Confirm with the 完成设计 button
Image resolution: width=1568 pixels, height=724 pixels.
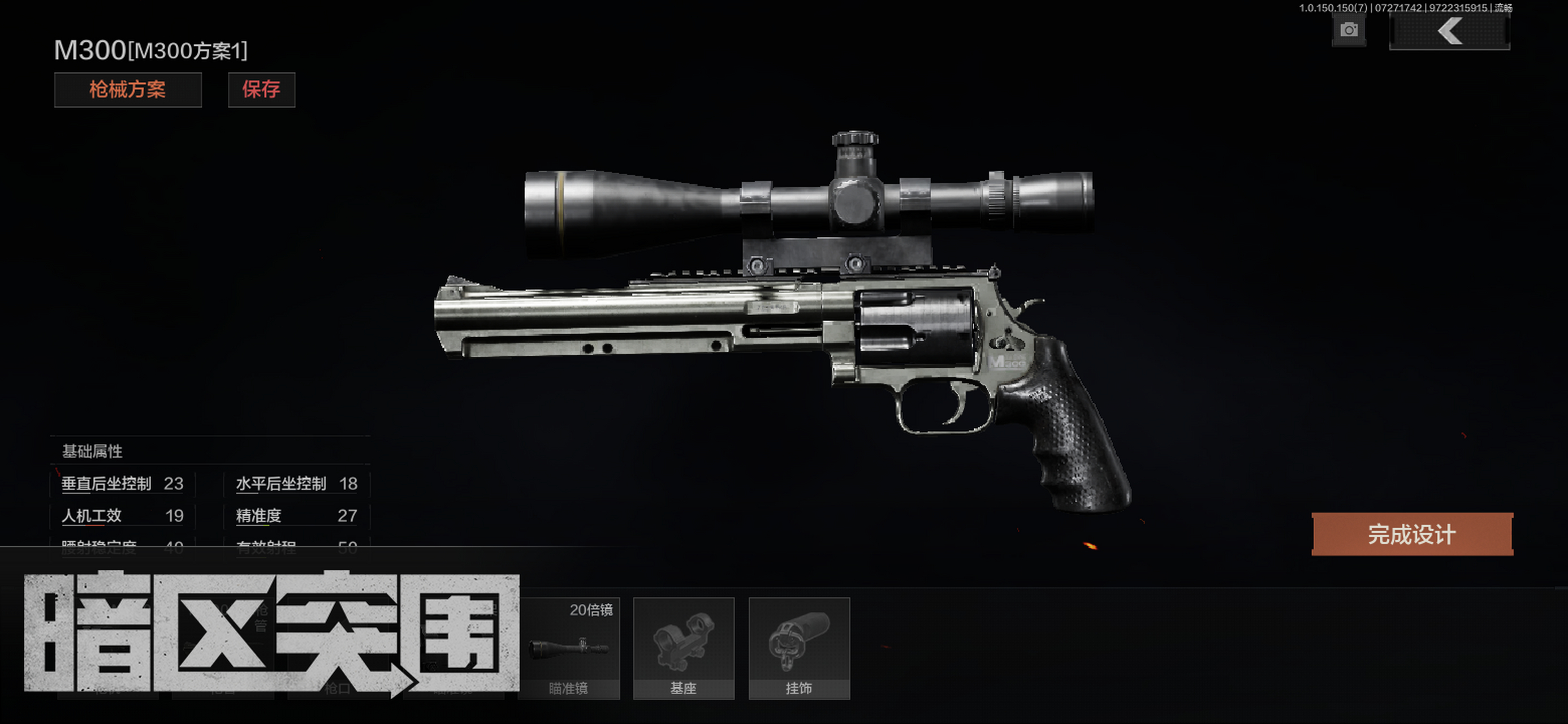click(x=1411, y=534)
